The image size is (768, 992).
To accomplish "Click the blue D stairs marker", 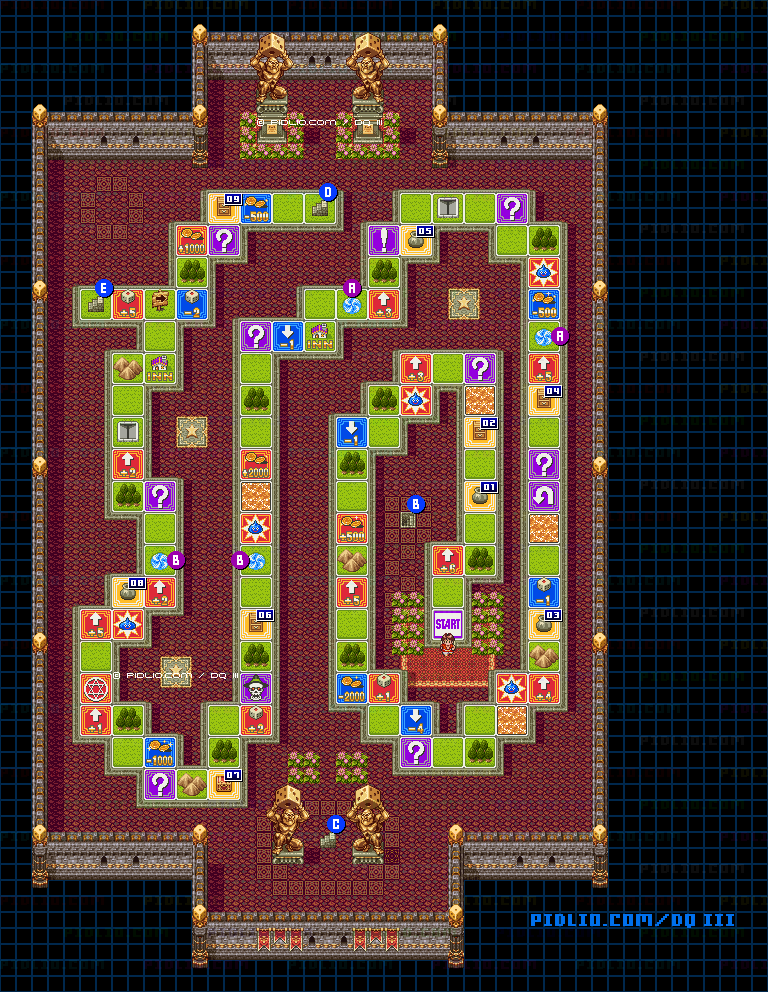I will coord(327,193).
